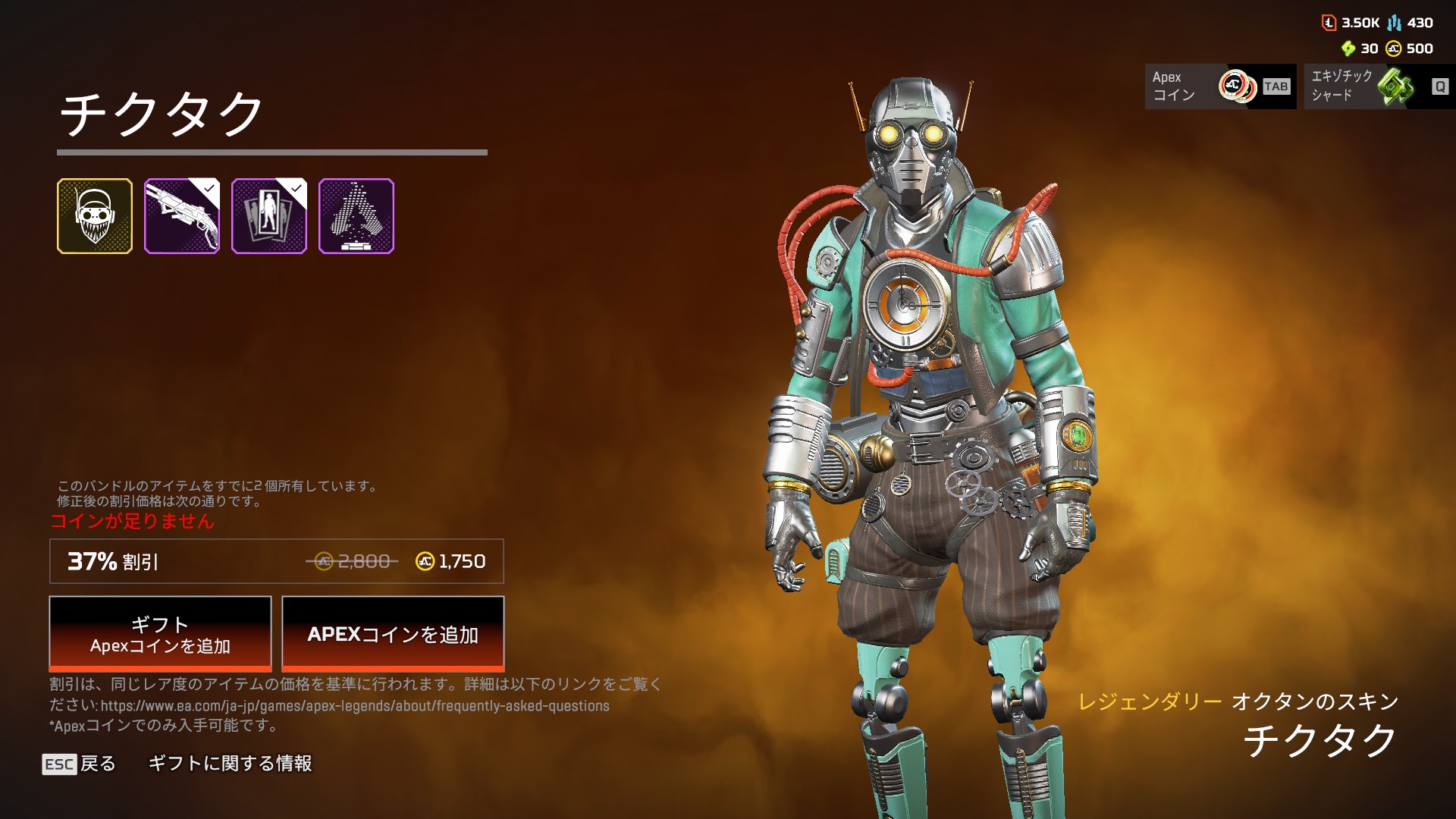Screen dimensions: 1456x819
Task: Show ギフトに関する情報 details
Action: coord(230,764)
